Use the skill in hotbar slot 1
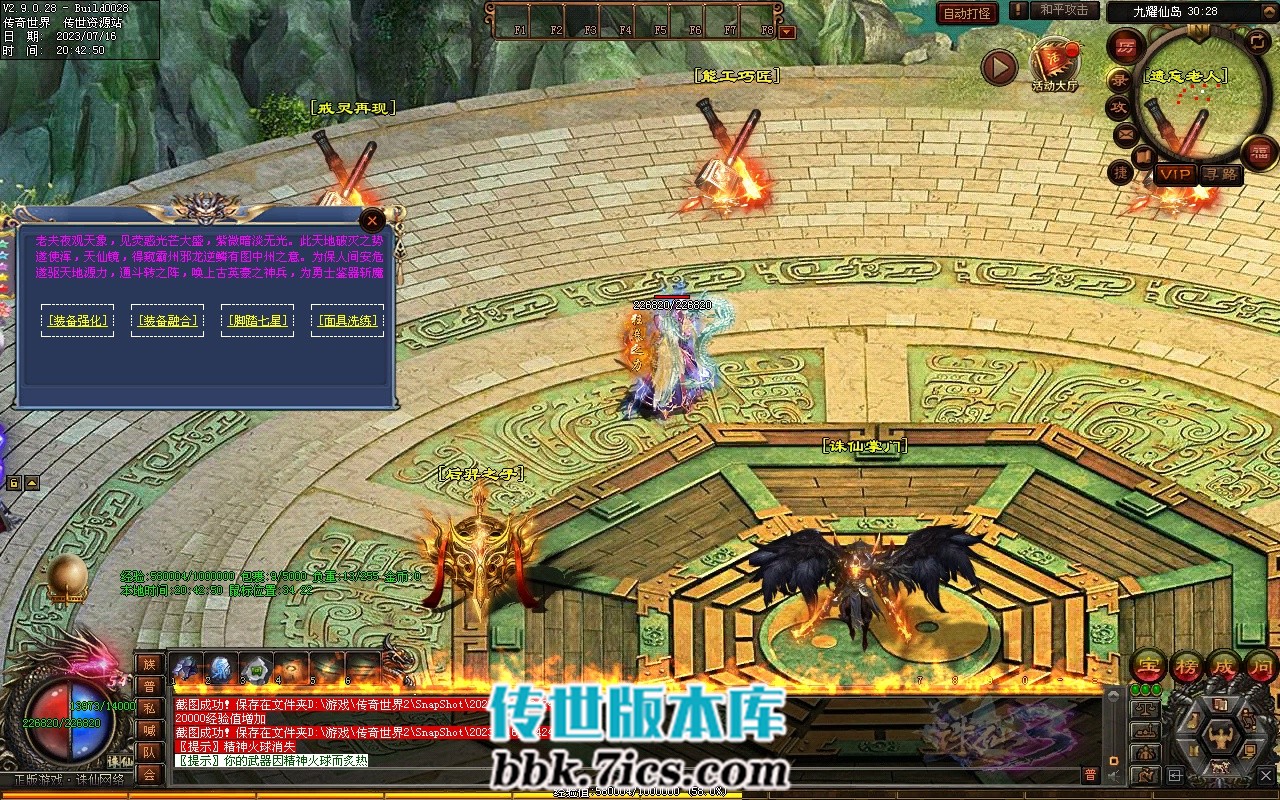This screenshot has width=1280, height=800. tap(187, 667)
